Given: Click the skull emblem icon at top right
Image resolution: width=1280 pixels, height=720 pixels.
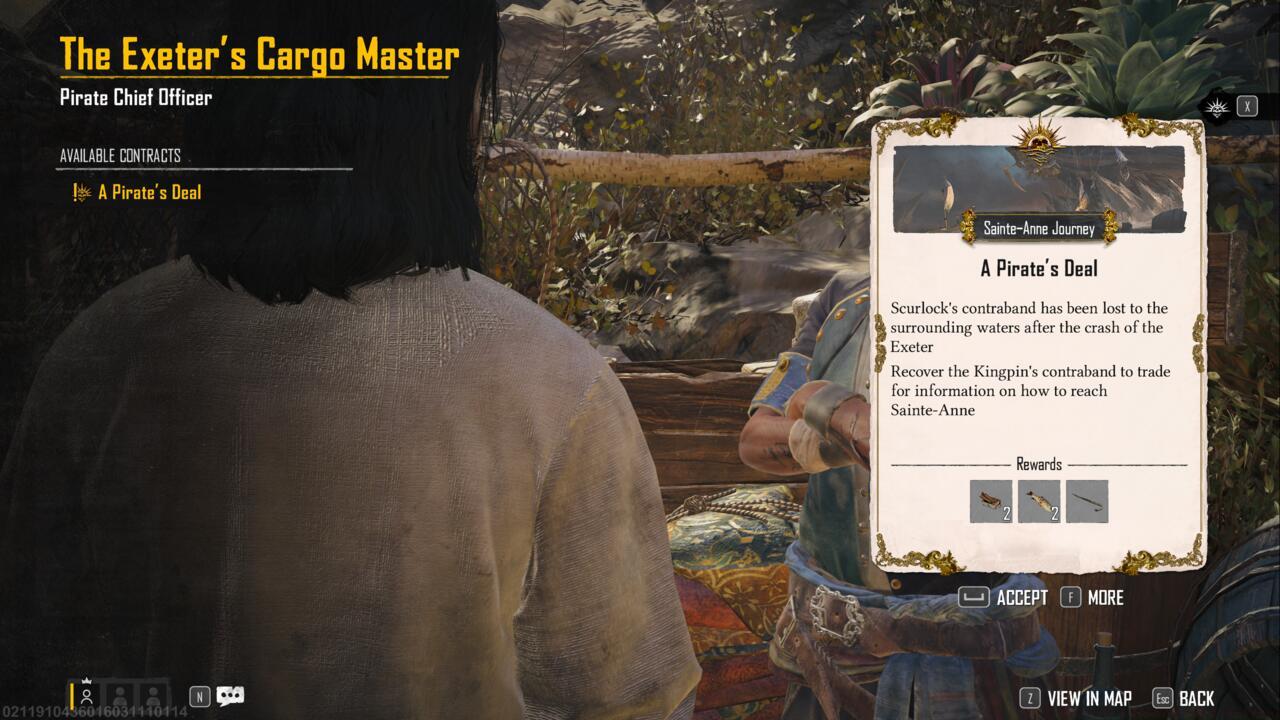Looking at the screenshot, I should [1217, 107].
